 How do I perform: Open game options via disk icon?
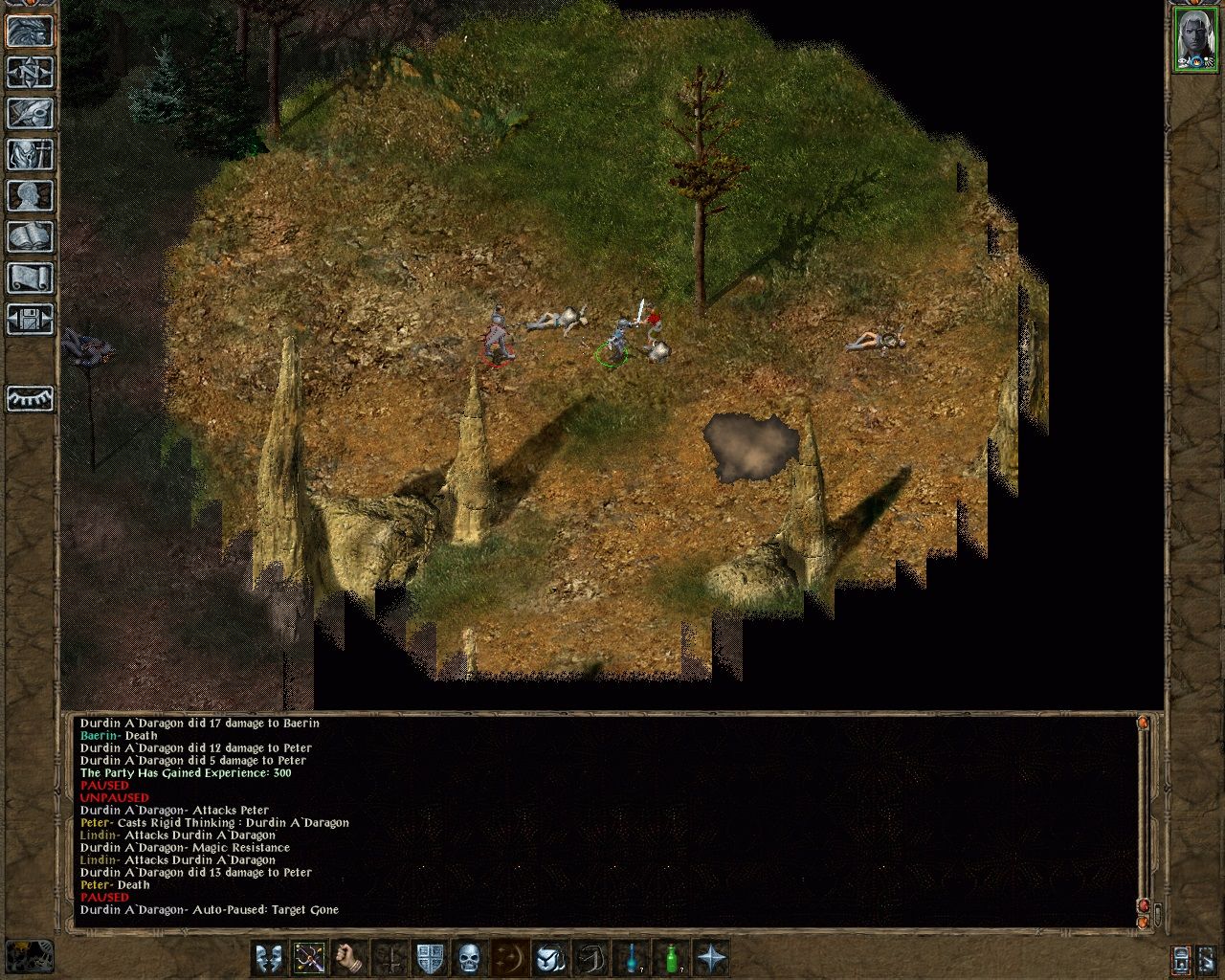(x=30, y=319)
